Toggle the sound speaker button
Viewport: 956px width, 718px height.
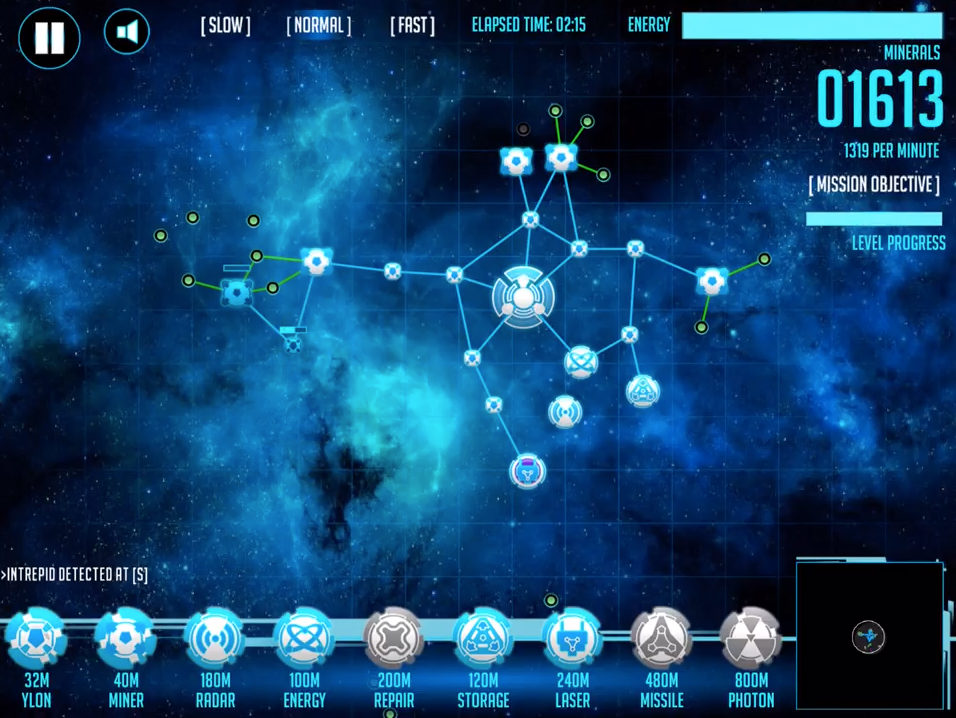pyautogui.click(x=127, y=33)
